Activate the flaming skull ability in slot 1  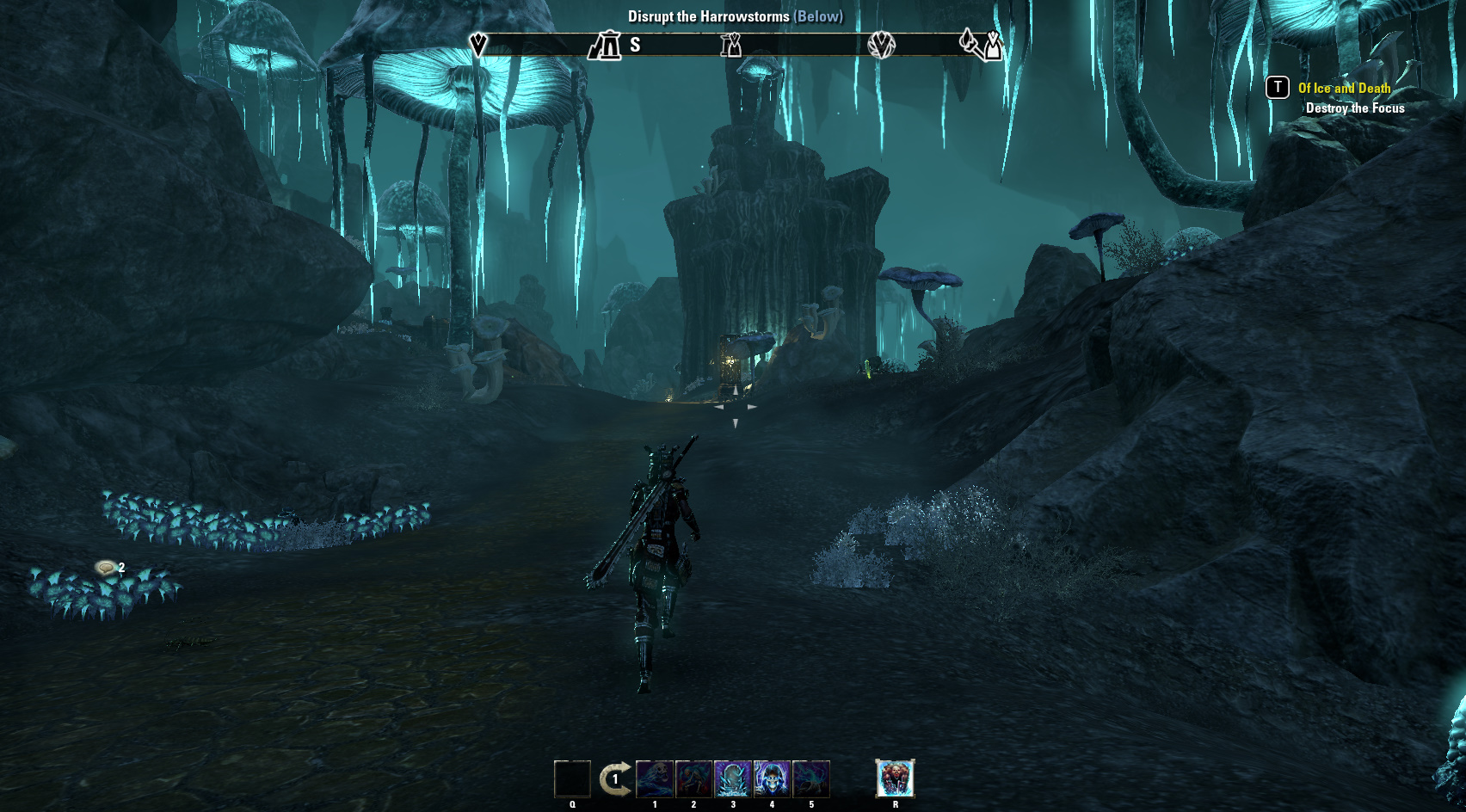[x=655, y=779]
